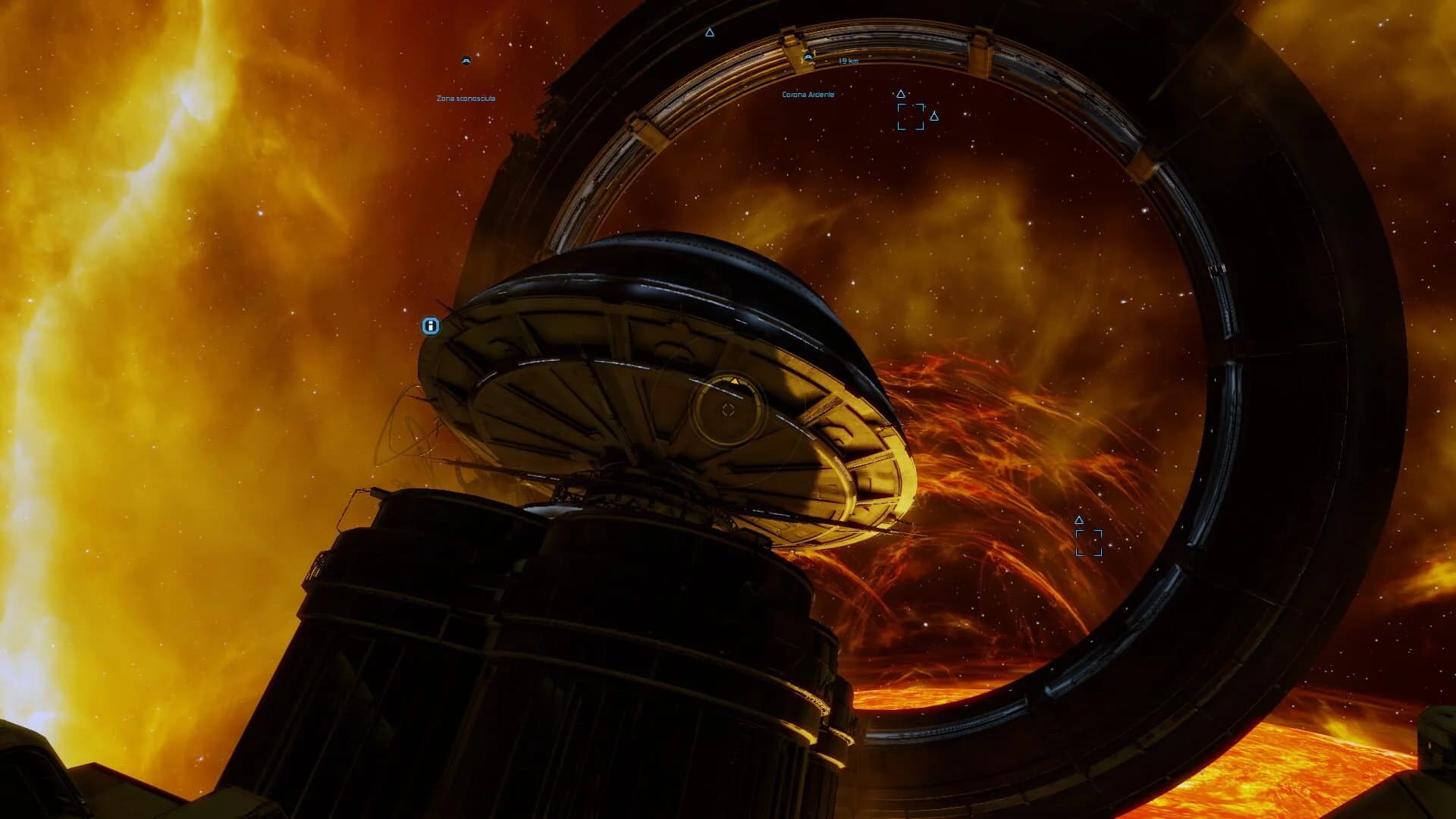Toggle the lower-right target bracket selection
Image resolution: width=1456 pixels, height=819 pixels.
(1090, 541)
